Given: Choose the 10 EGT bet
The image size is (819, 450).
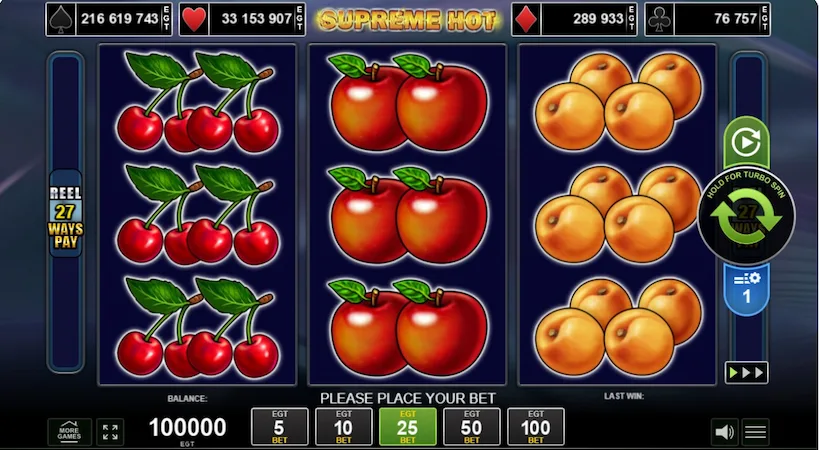Looking at the screenshot, I should click(x=343, y=427).
